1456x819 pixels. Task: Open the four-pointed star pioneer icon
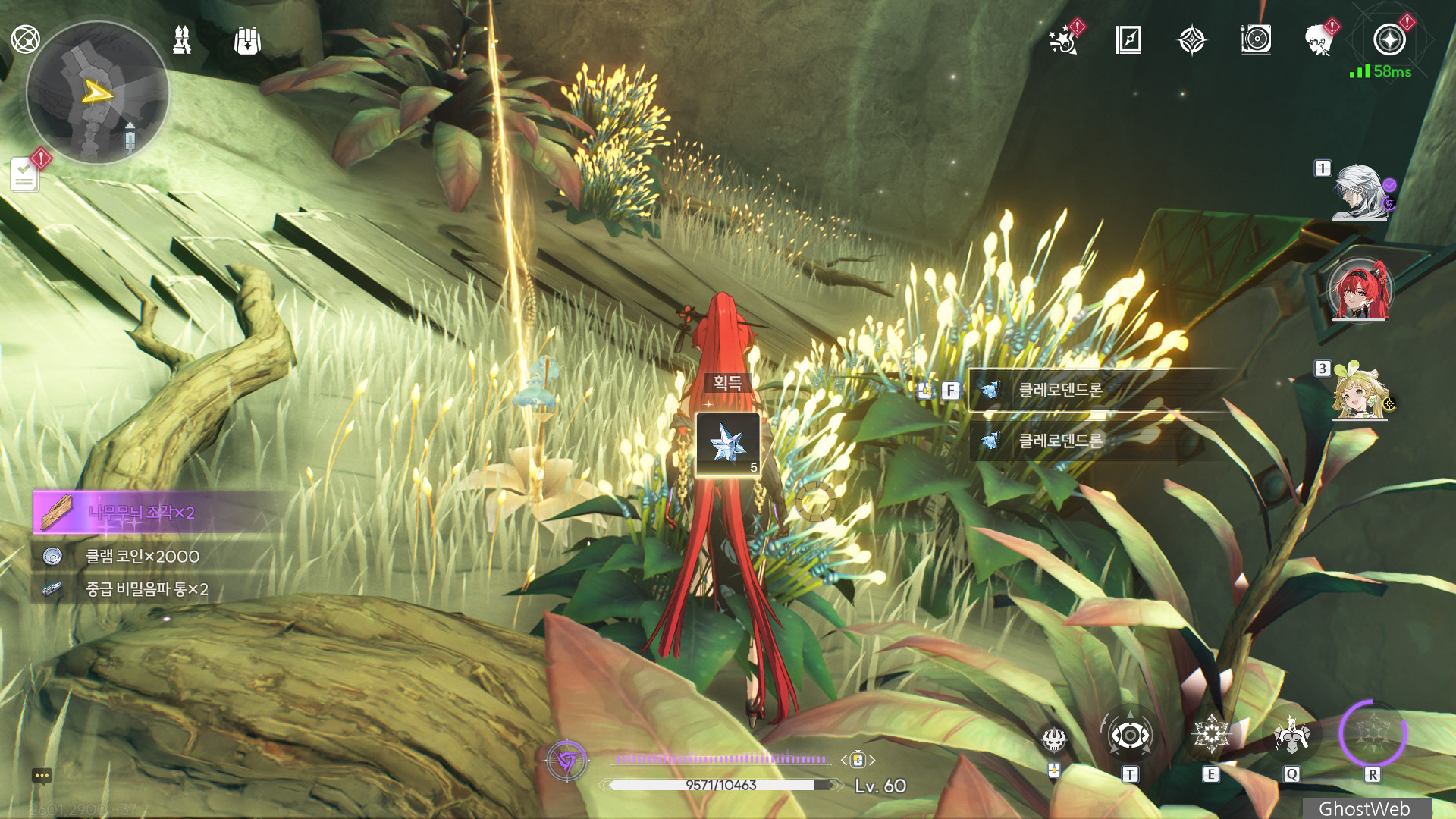pyautogui.click(x=1191, y=40)
